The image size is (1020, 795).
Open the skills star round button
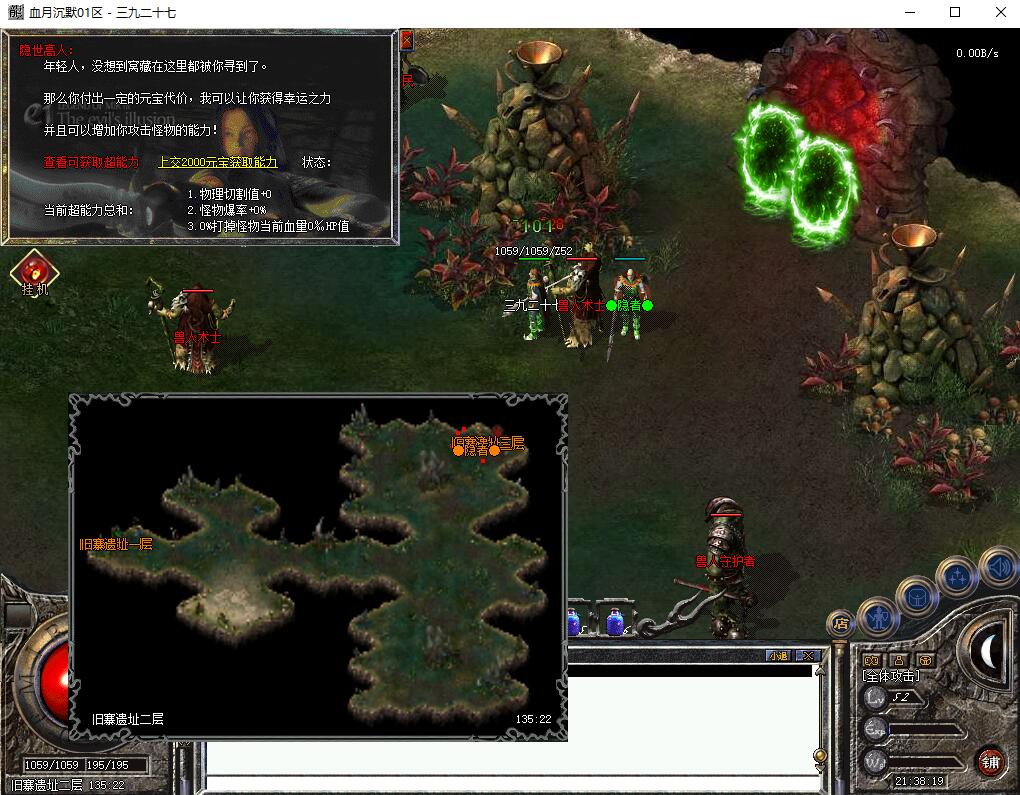point(957,576)
